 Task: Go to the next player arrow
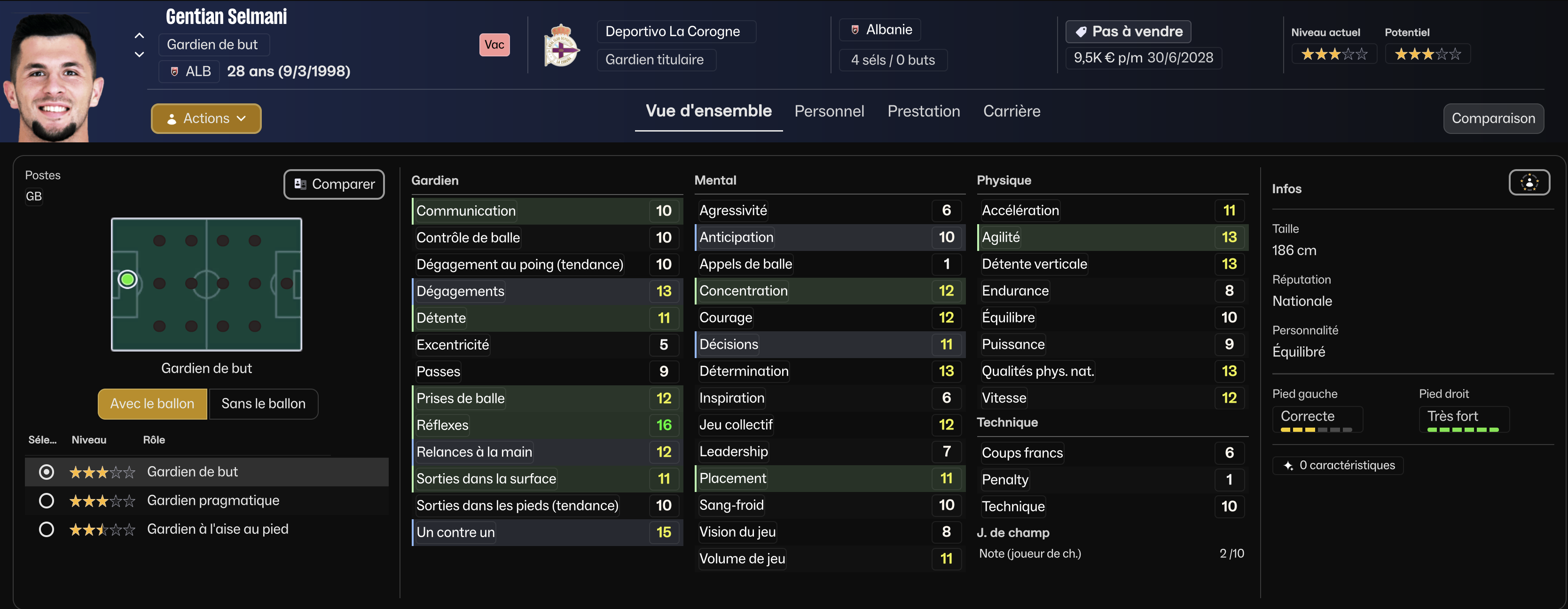coord(140,54)
